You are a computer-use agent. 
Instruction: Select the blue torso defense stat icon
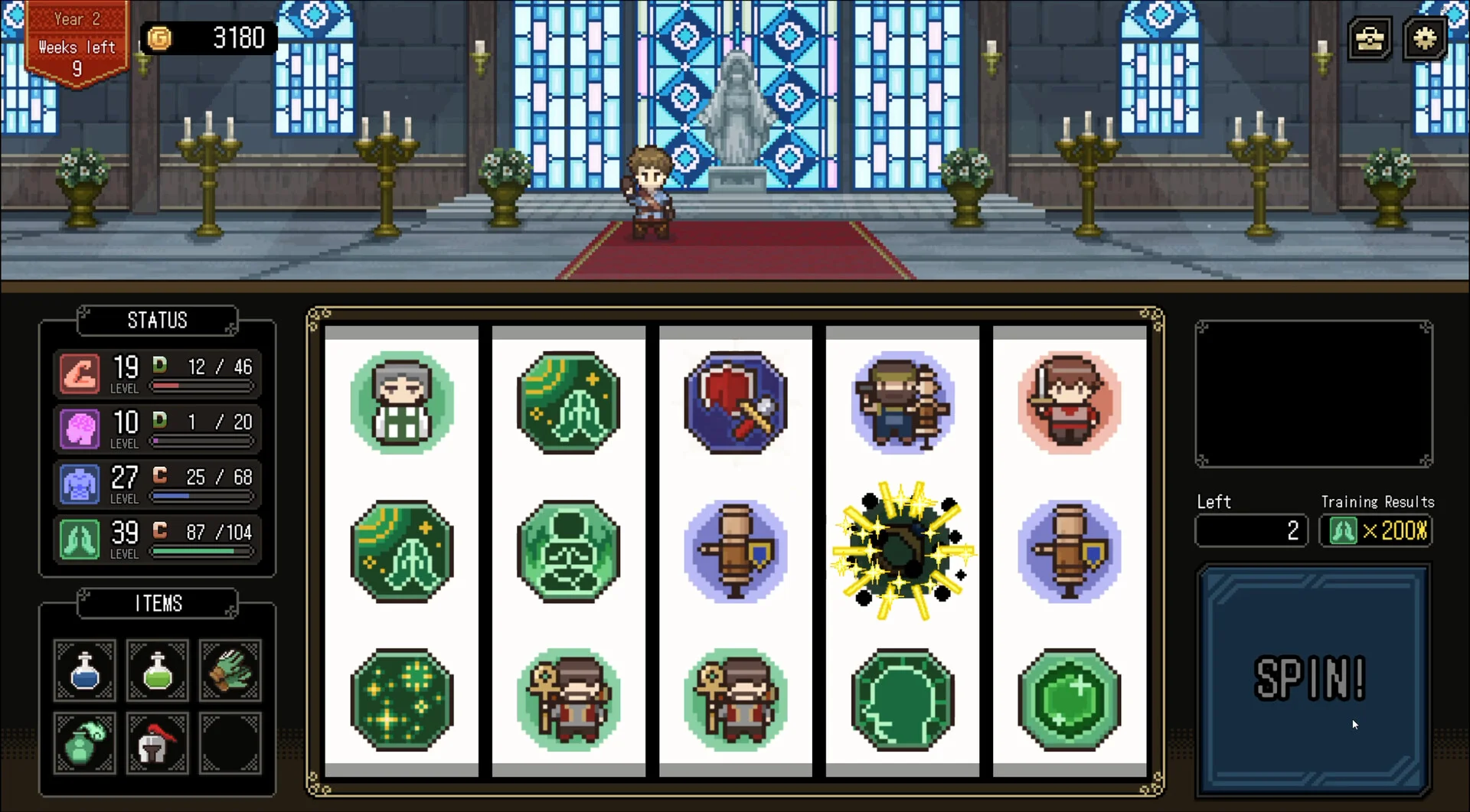pyautogui.click(x=80, y=484)
